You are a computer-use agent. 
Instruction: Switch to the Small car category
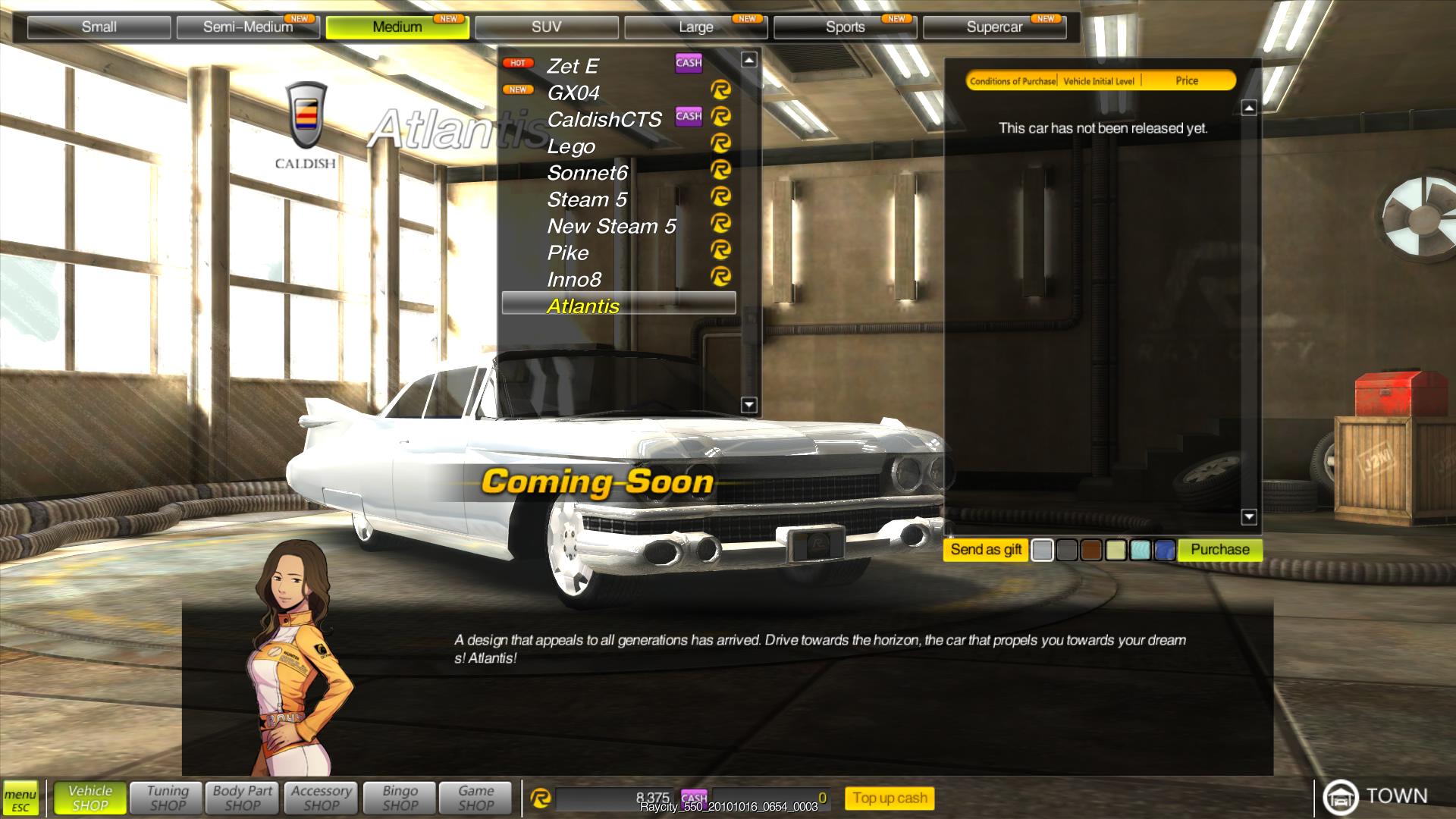[99, 27]
